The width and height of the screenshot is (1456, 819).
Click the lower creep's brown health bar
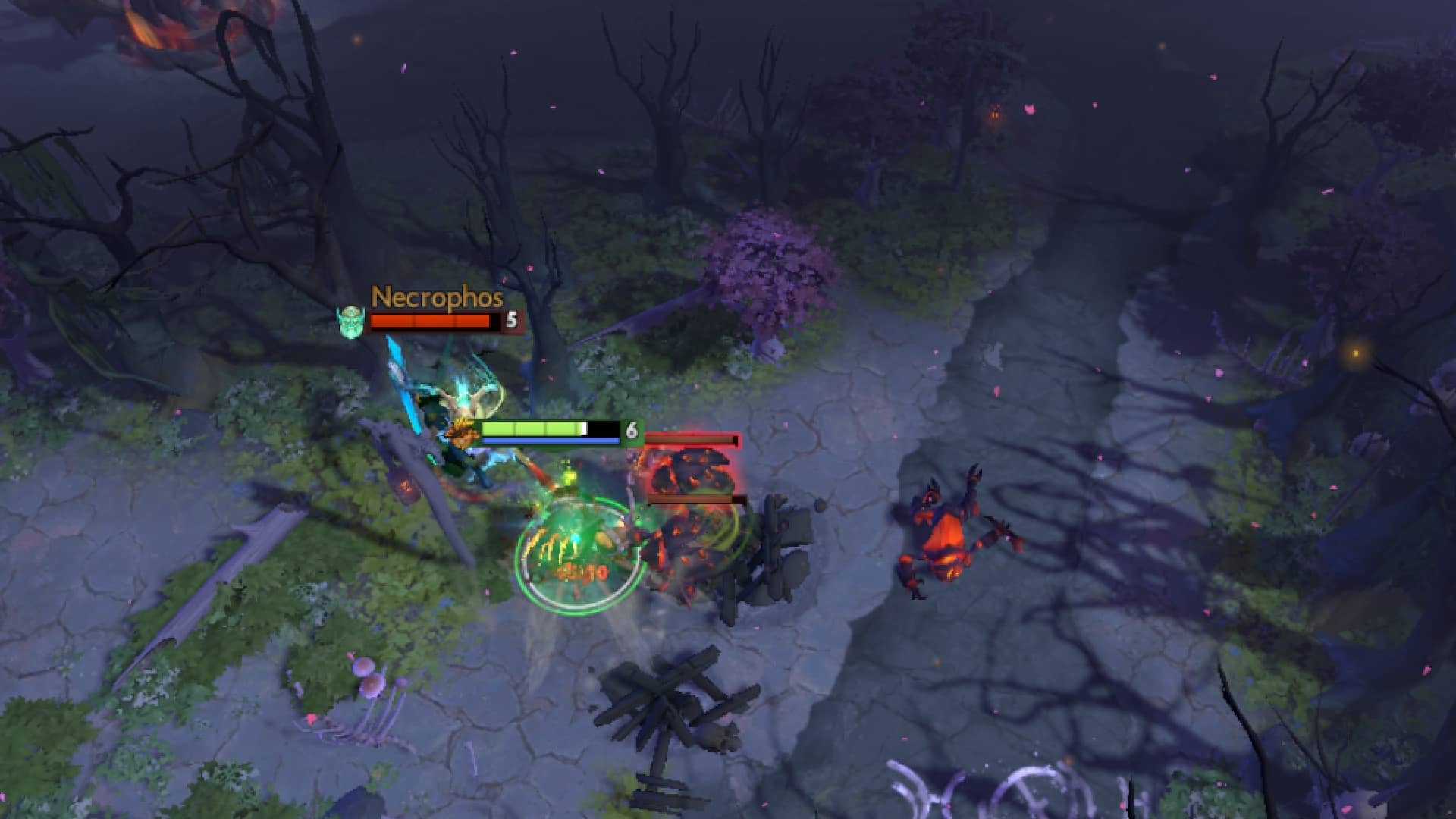pos(690,499)
